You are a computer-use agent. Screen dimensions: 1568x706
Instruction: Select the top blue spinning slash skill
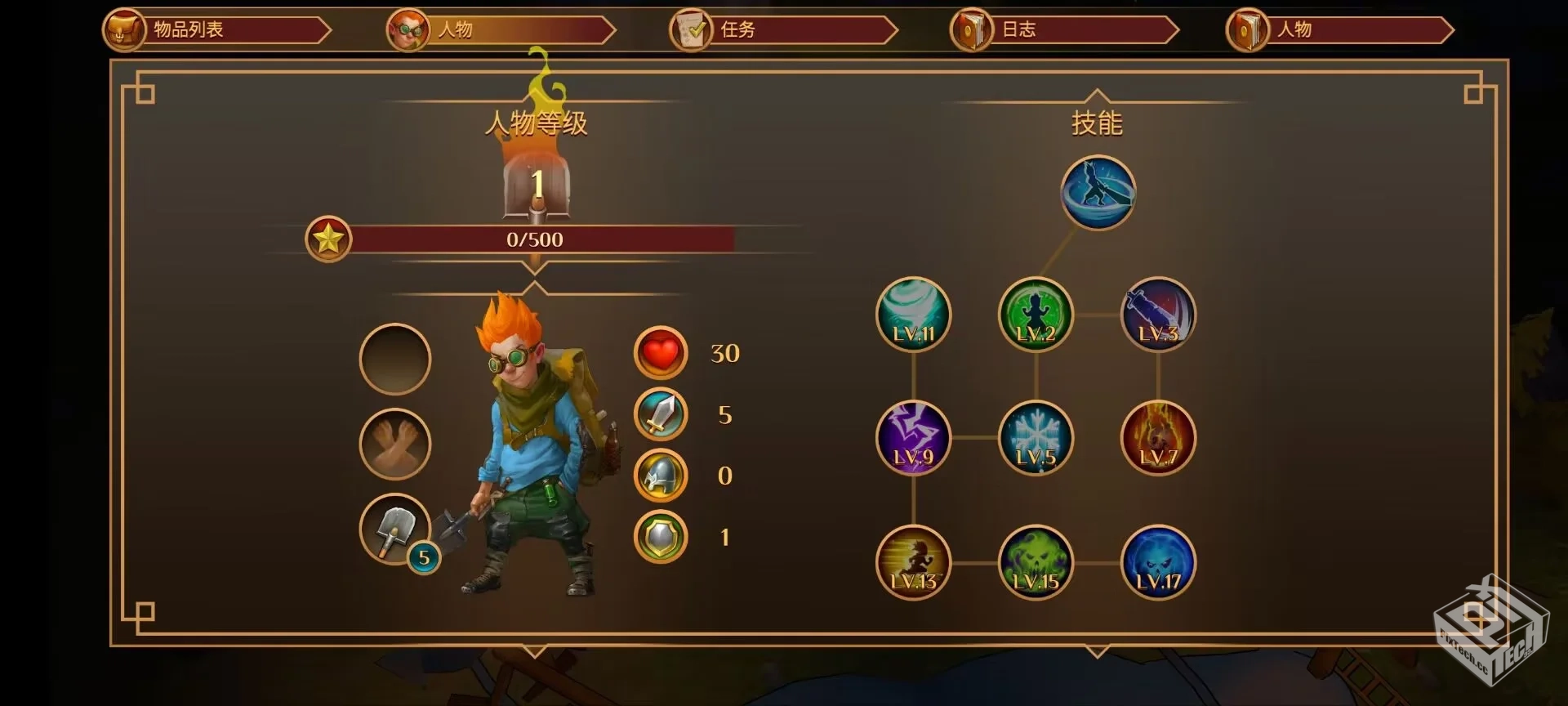point(1098,193)
